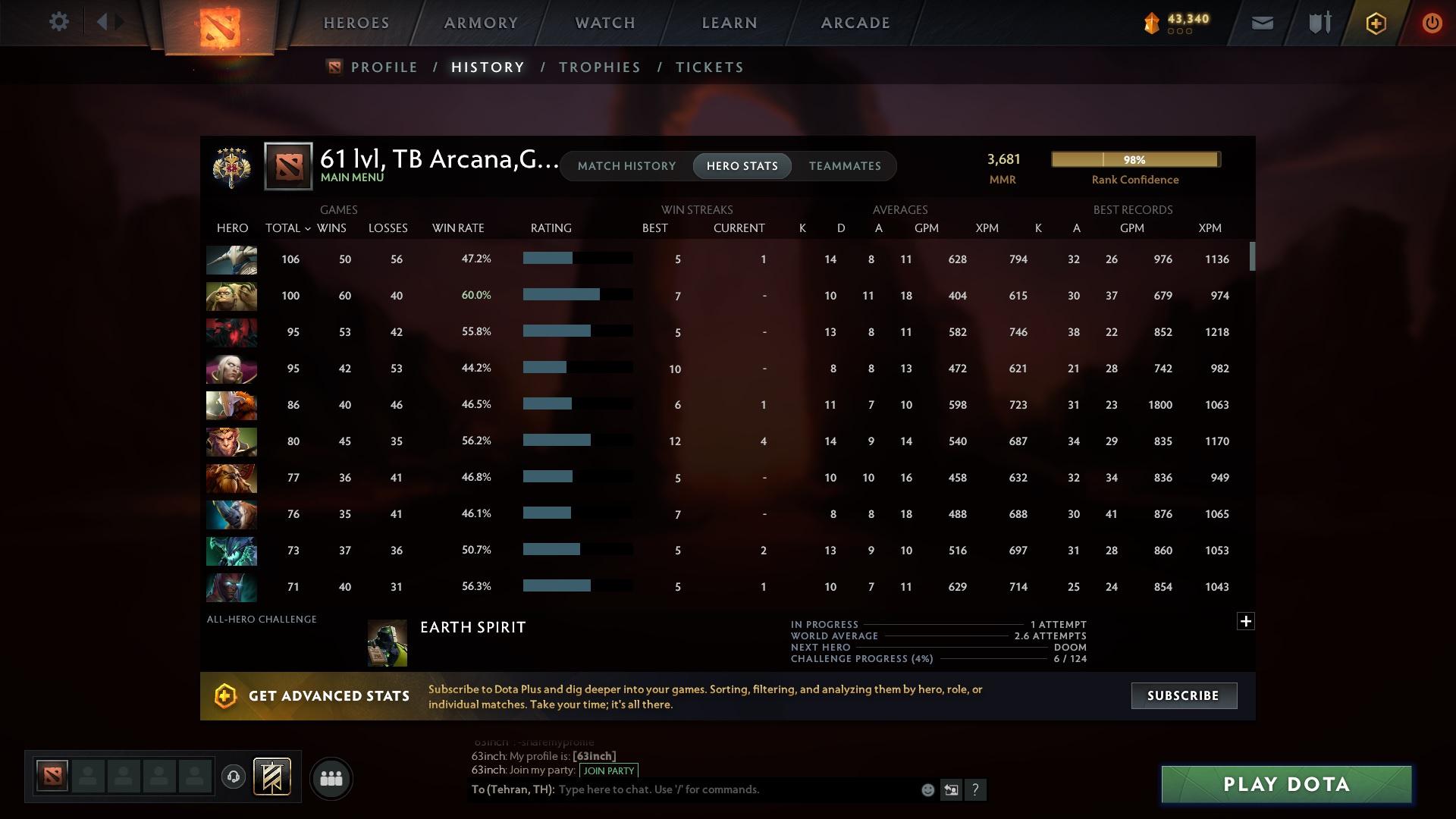Image resolution: width=1456 pixels, height=819 pixels.
Task: Click the Total column sort chevron
Action: [306, 228]
